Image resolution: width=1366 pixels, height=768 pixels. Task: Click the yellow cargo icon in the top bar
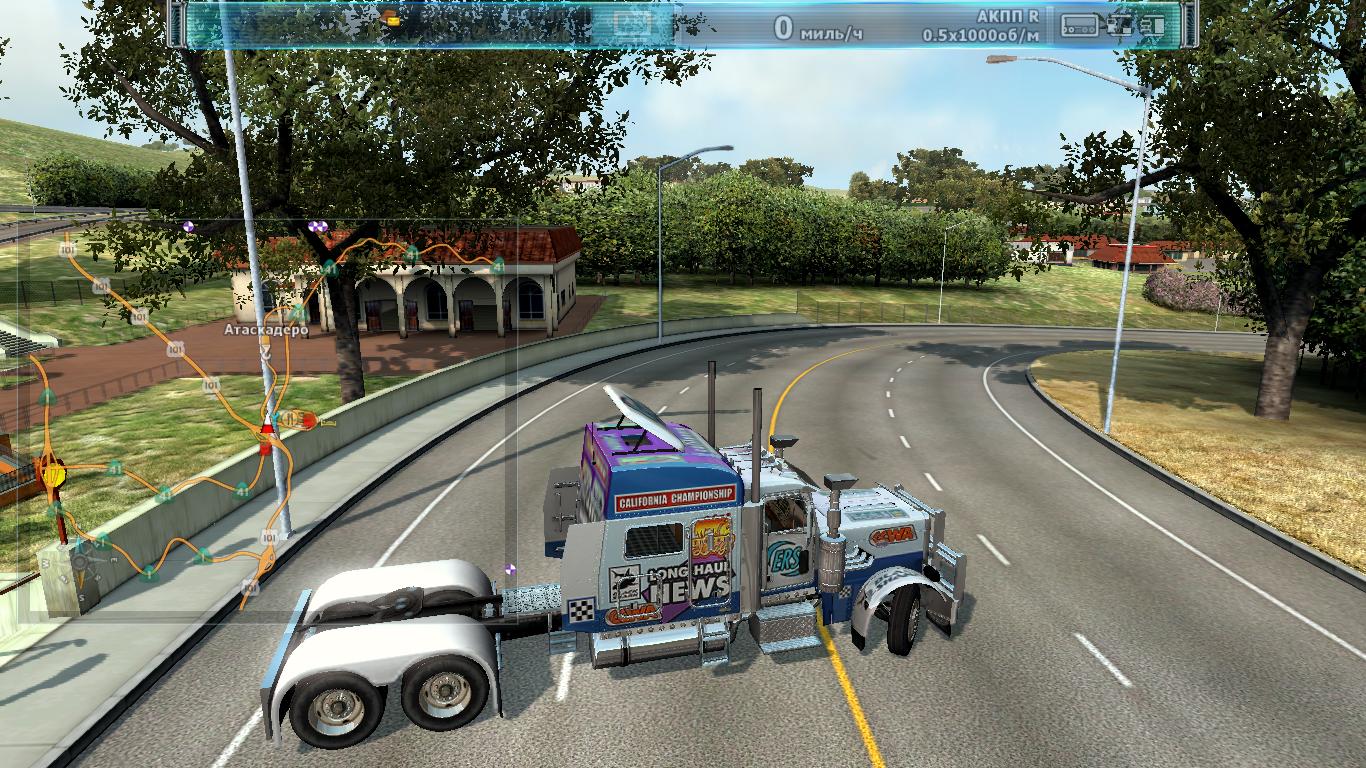coord(390,18)
